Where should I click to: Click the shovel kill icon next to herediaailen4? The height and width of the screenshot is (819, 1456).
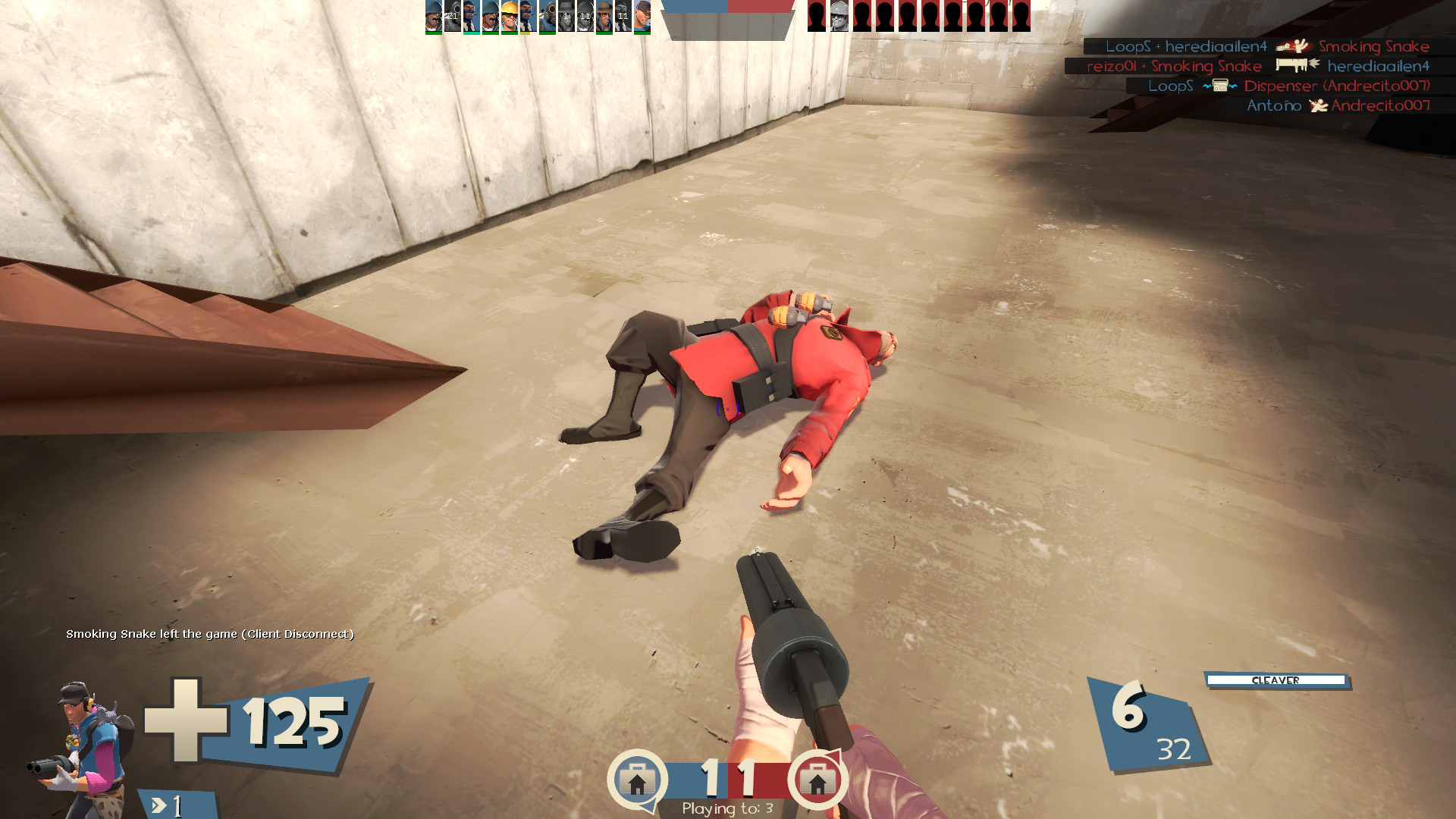click(1293, 65)
